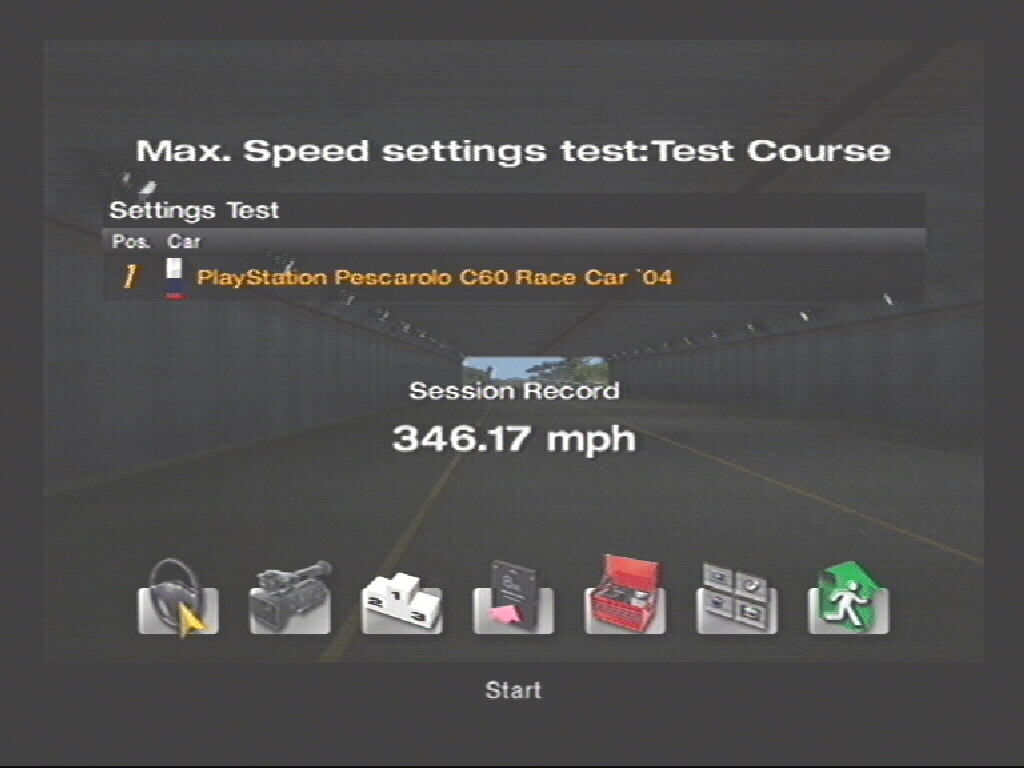The width and height of the screenshot is (1024, 768).
Task: Start the test with the steering wheel icon
Action: click(178, 597)
